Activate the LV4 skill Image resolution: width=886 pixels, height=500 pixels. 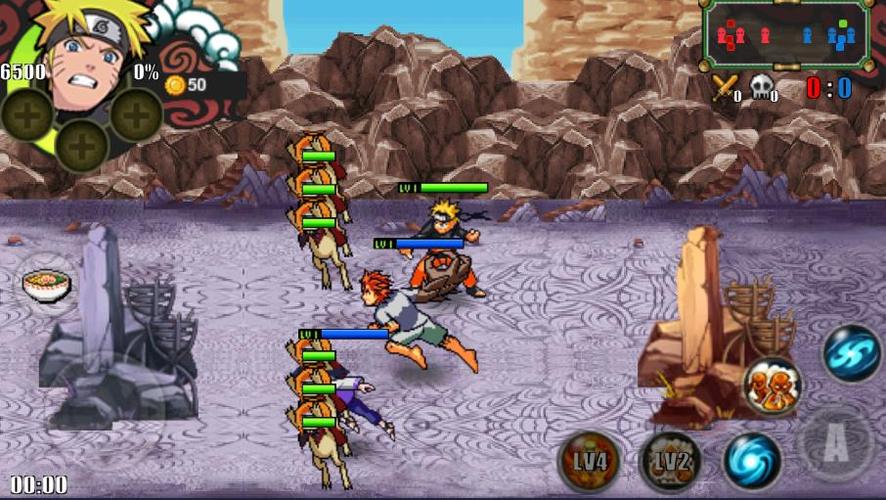[590, 461]
